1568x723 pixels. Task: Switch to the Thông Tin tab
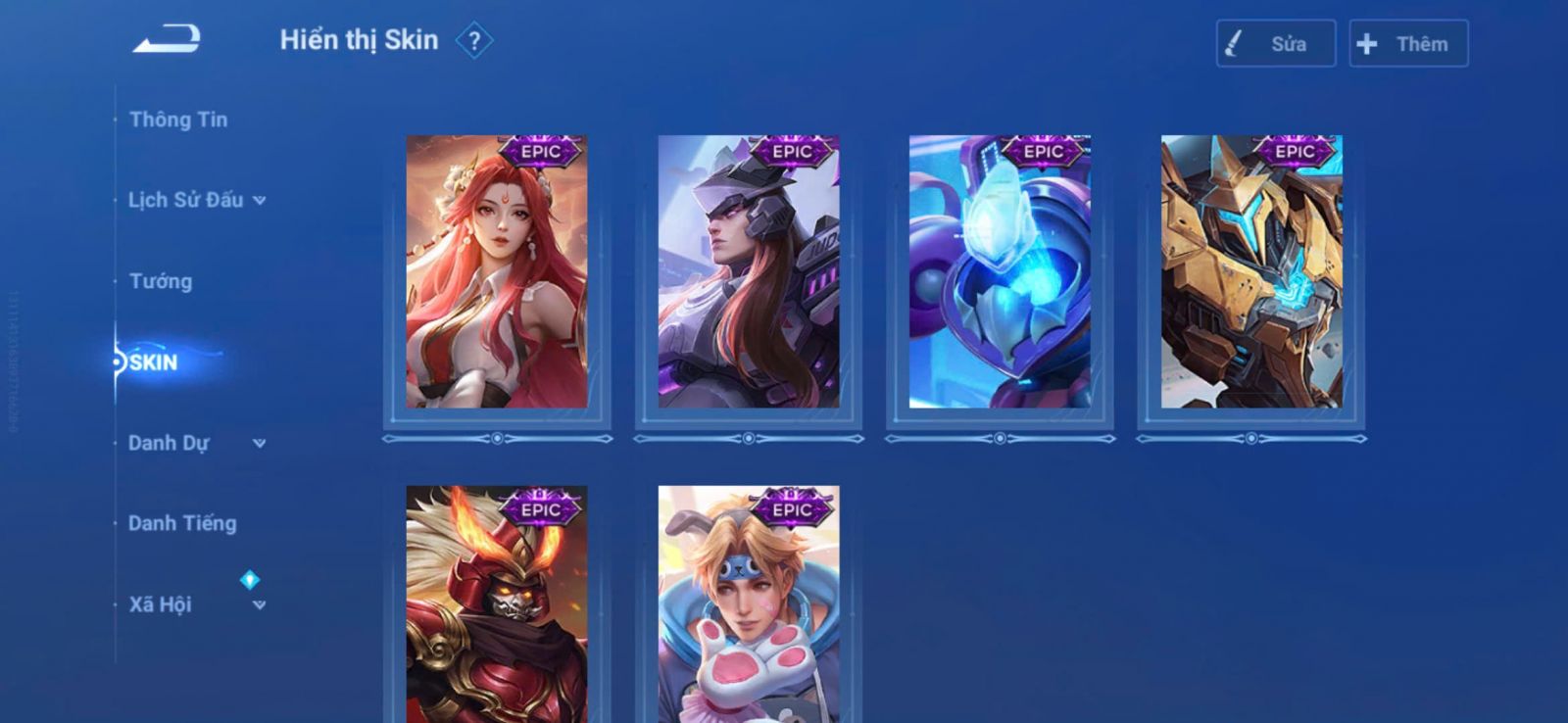[x=178, y=120]
